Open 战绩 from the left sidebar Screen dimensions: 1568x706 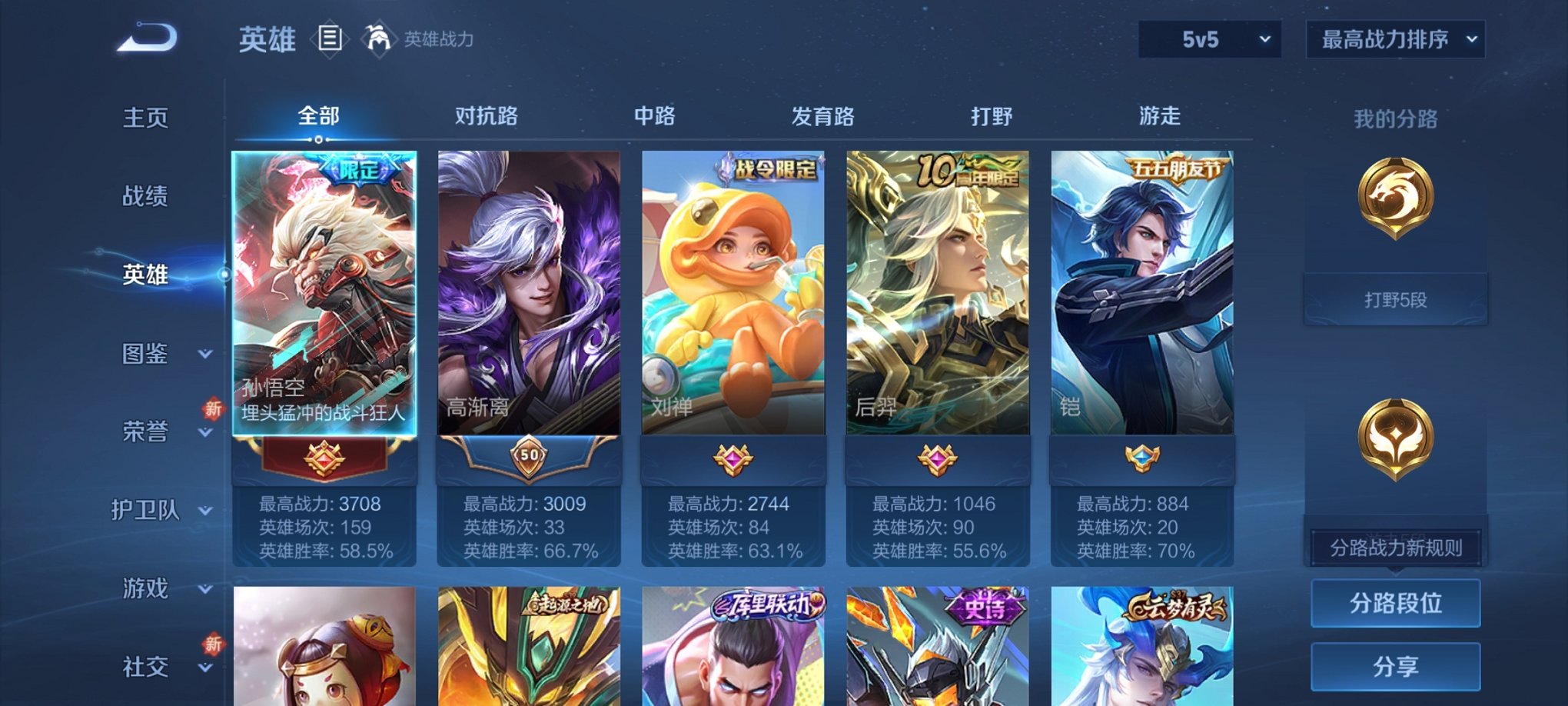tap(146, 197)
